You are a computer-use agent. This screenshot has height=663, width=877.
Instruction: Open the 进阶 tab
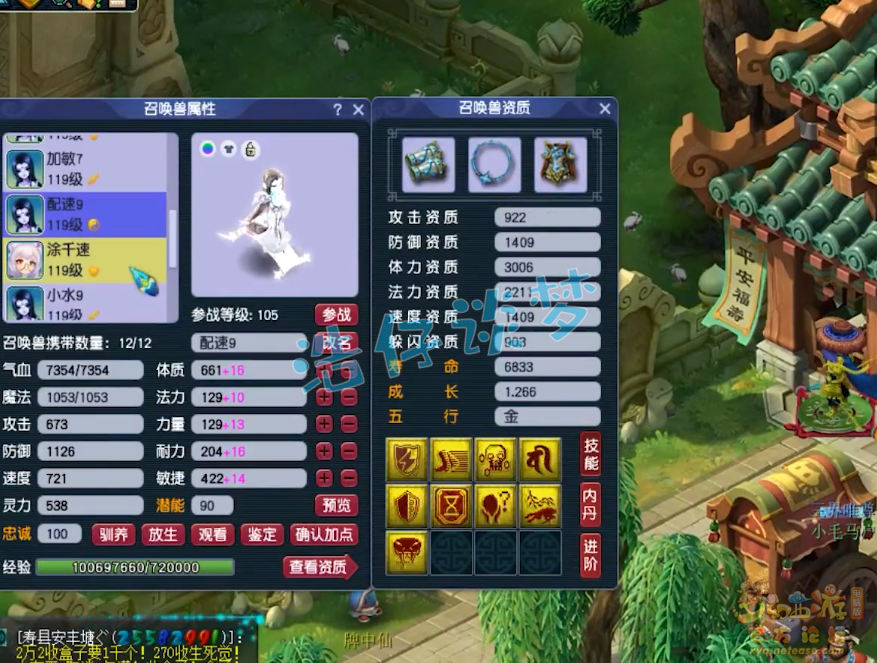click(590, 555)
